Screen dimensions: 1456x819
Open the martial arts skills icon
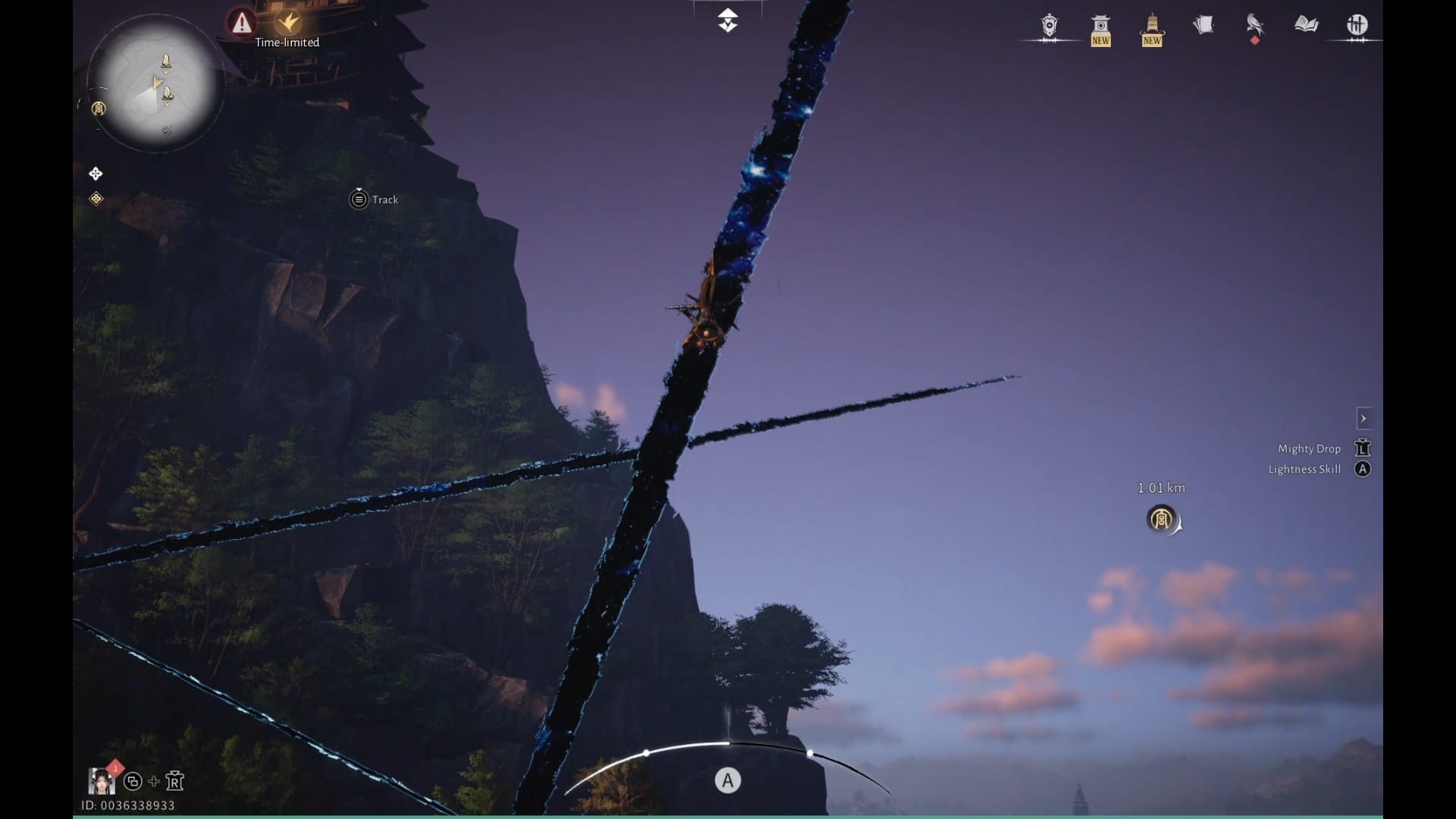pos(1357,25)
